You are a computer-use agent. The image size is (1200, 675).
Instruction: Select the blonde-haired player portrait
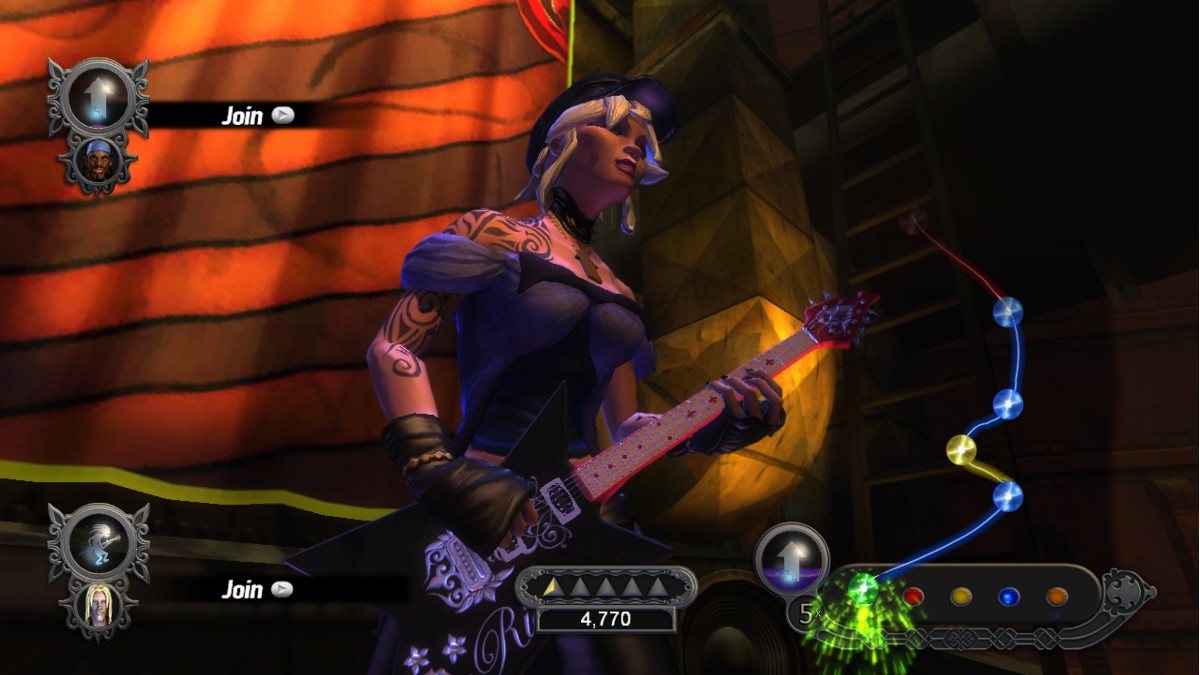(99, 603)
